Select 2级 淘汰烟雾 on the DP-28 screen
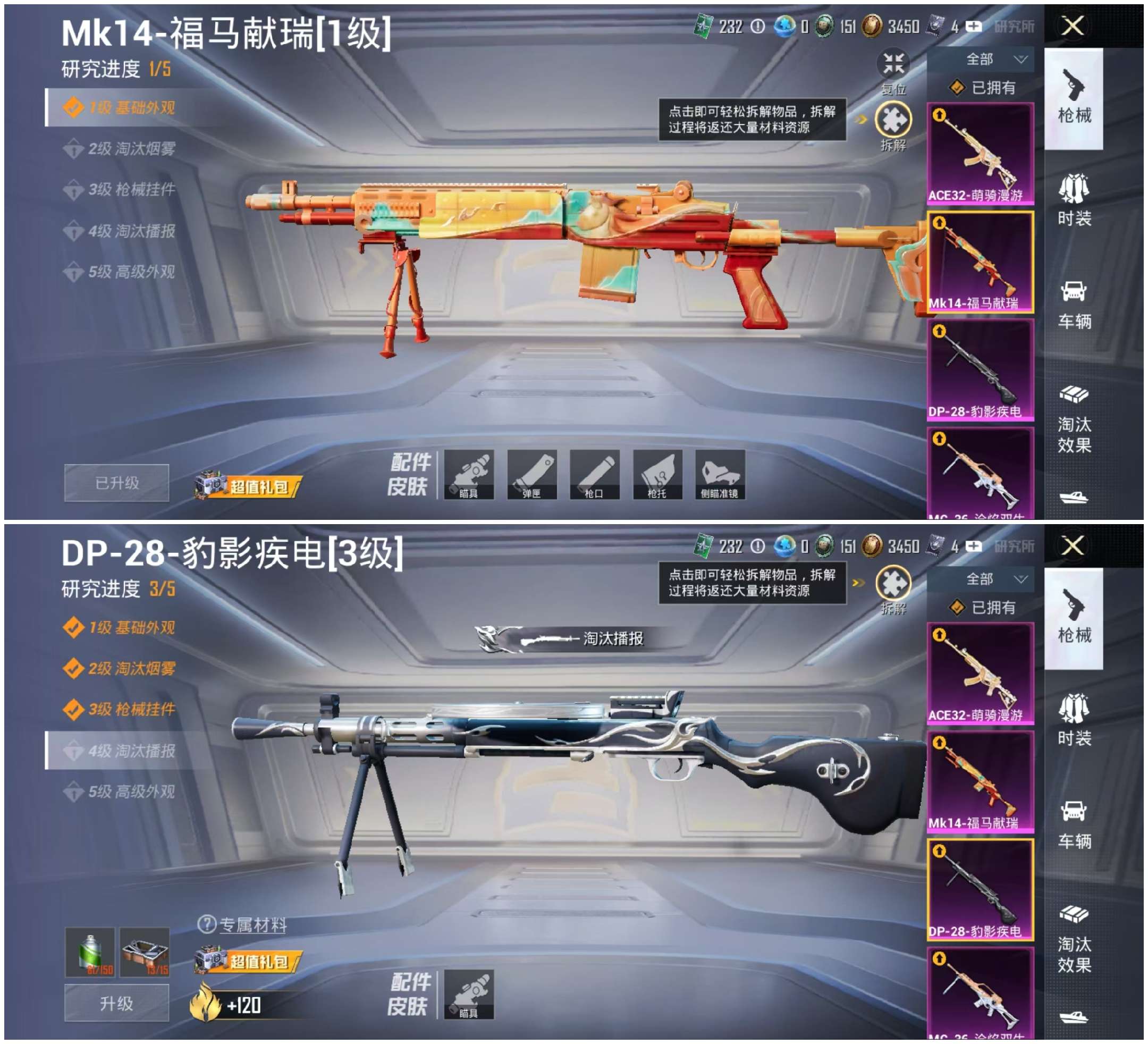The image size is (1148, 1044). [131, 669]
